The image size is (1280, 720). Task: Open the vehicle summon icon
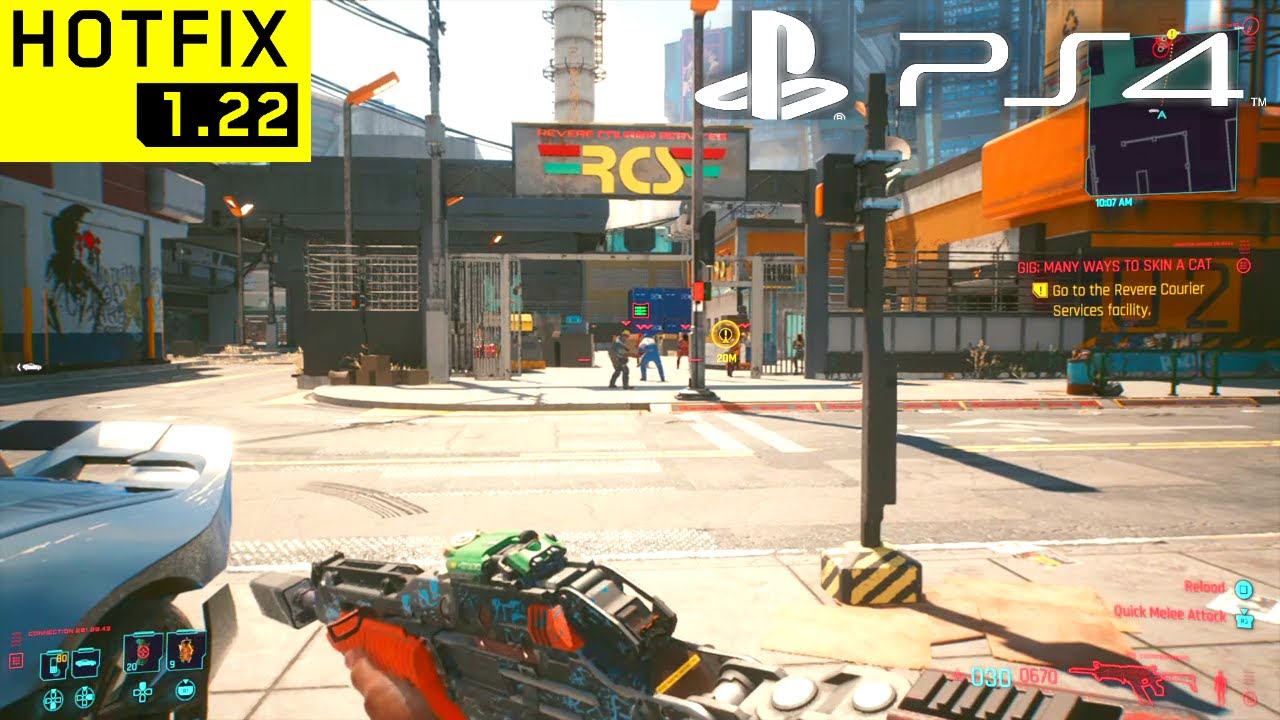(x=85, y=662)
